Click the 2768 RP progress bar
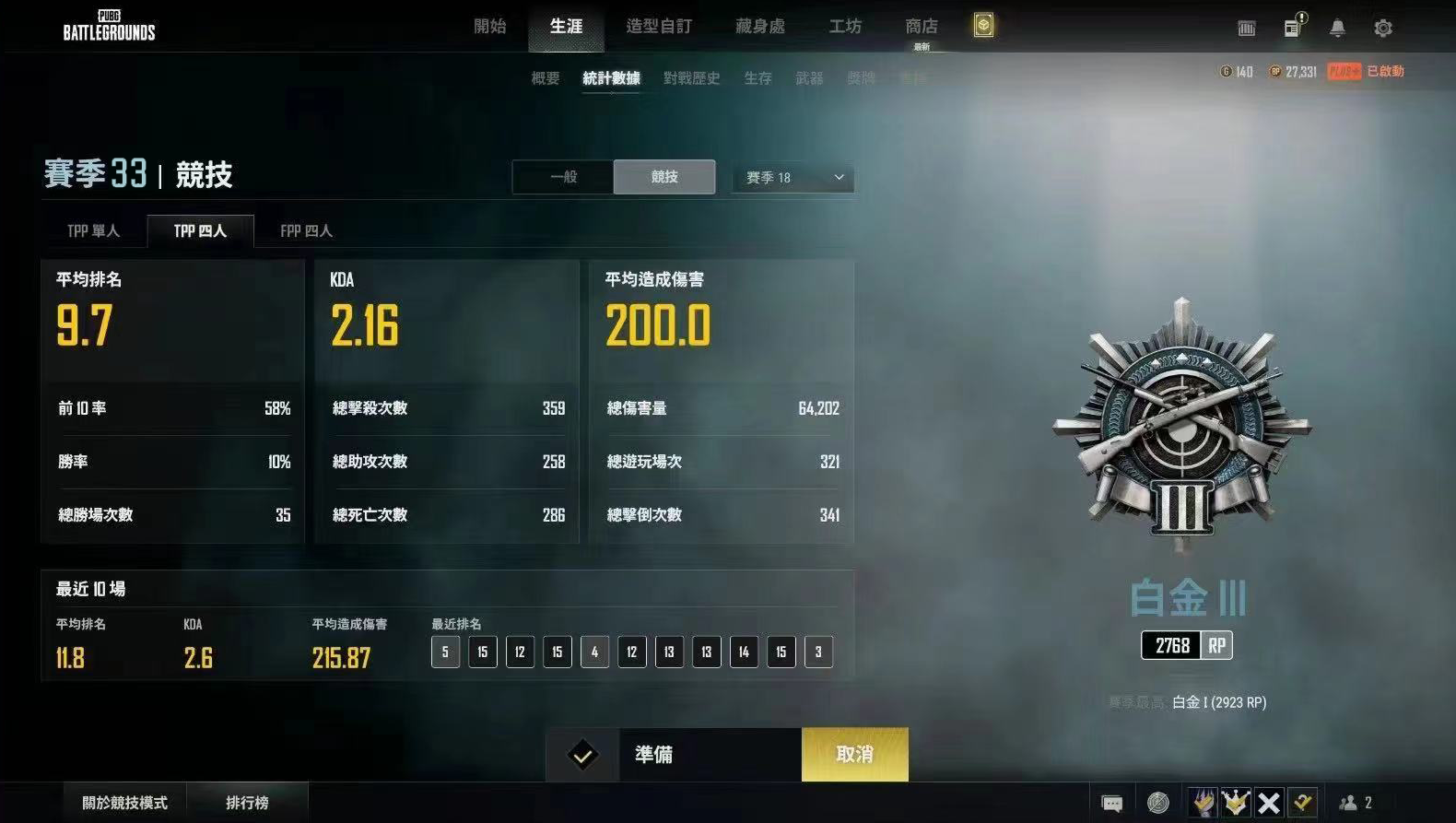The image size is (1456, 823). pyautogui.click(x=1185, y=645)
